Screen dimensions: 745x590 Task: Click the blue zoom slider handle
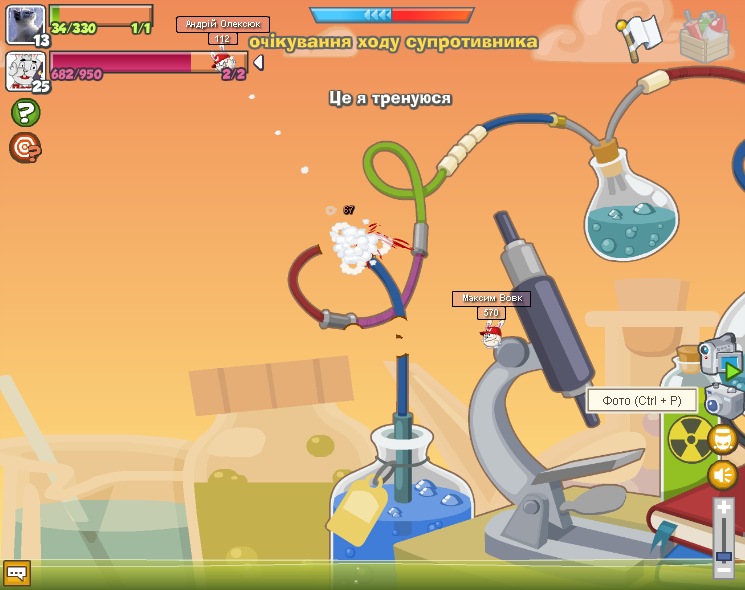(724, 554)
